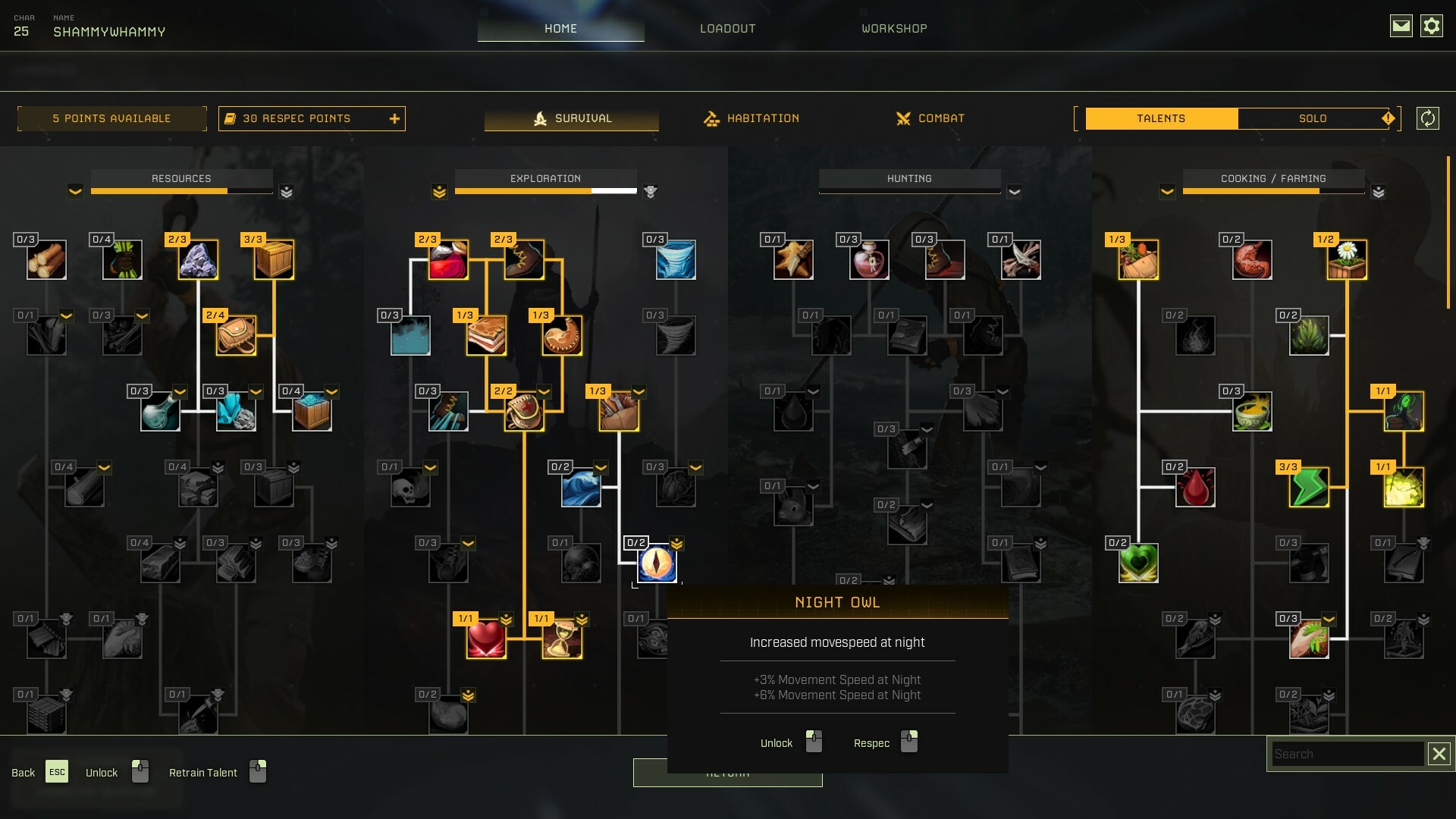Expand the COOKING / FARMING tree chevron
The width and height of the screenshot is (1456, 819).
tap(1168, 191)
